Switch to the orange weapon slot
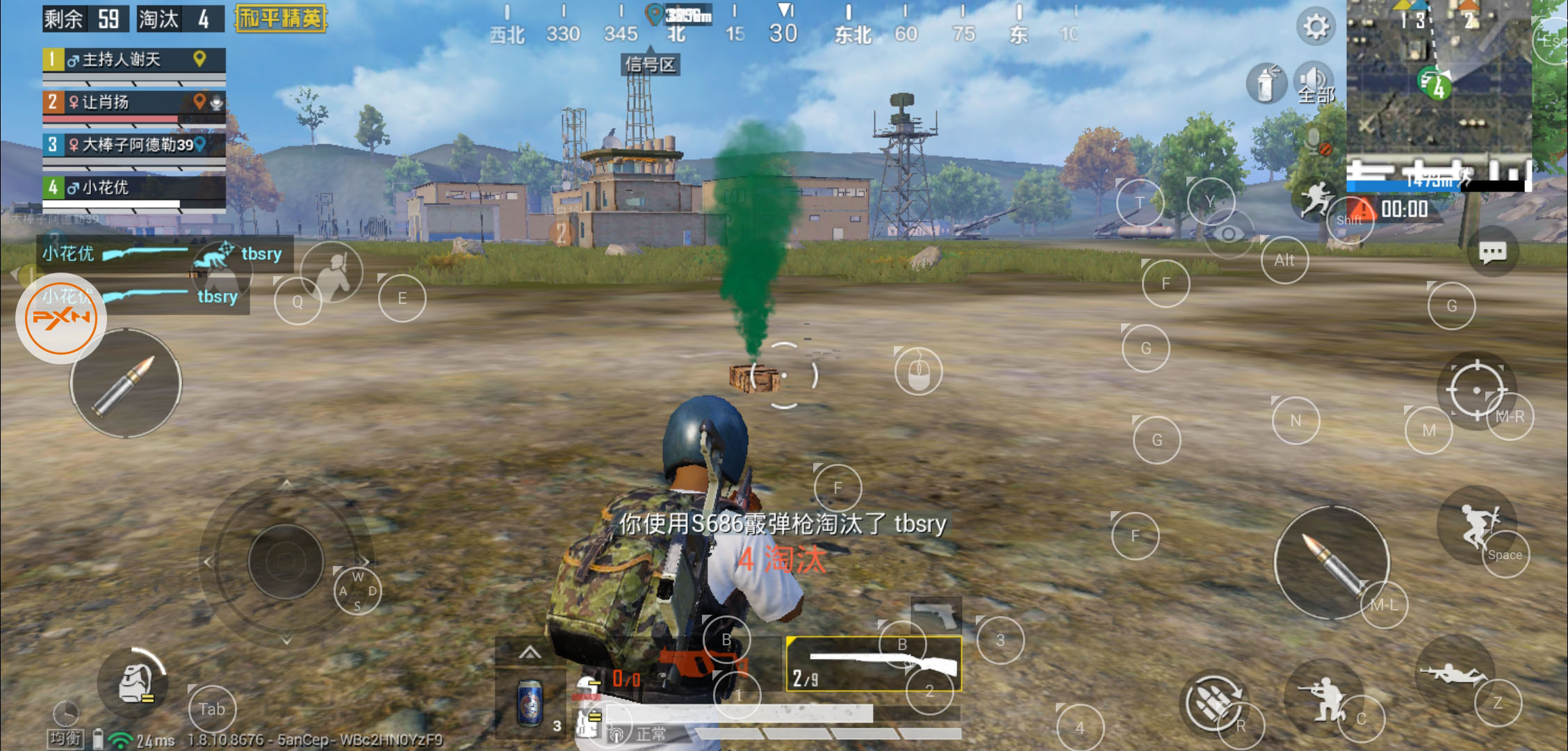 coord(688,665)
